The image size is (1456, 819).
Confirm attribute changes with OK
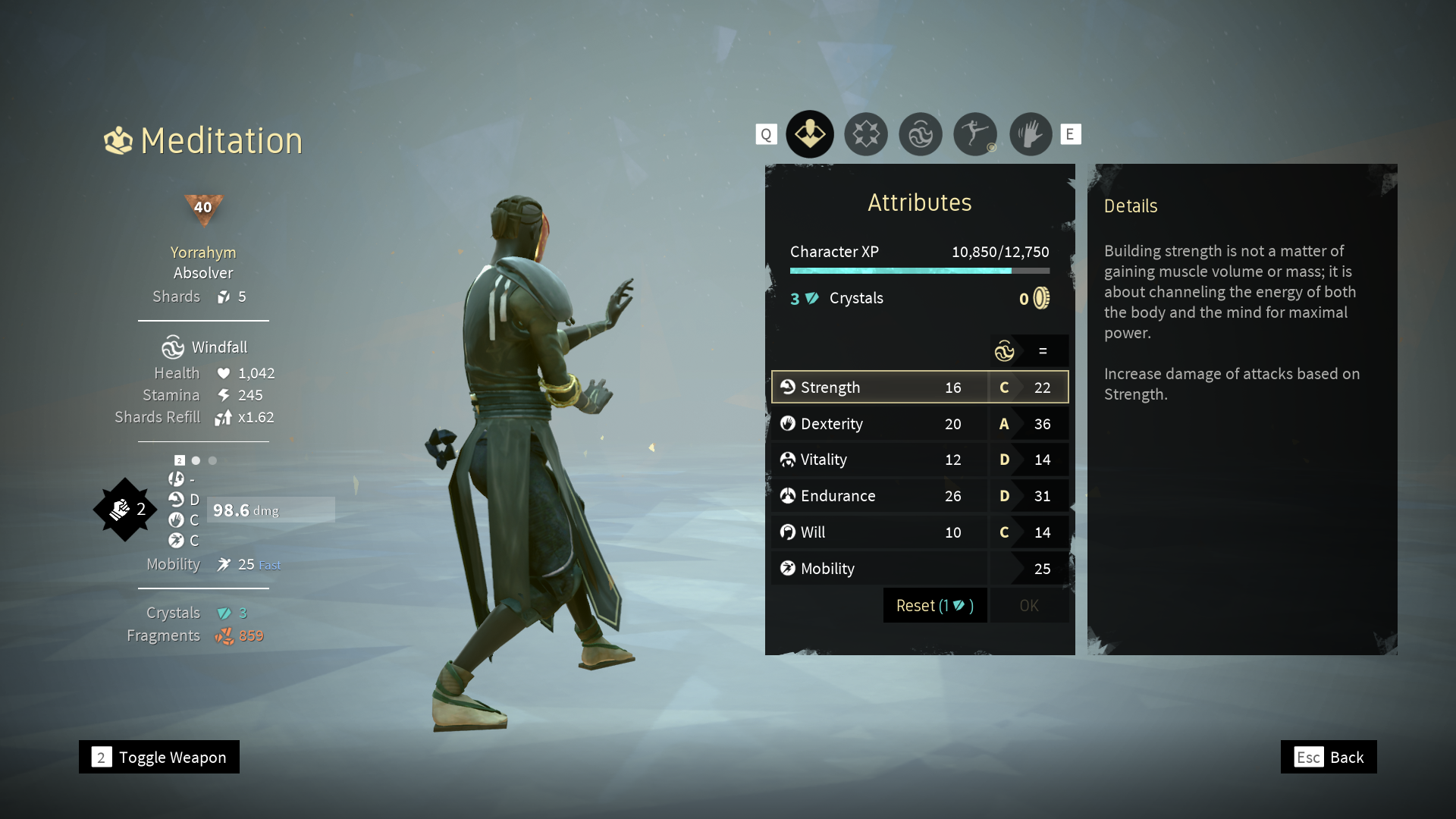click(1029, 606)
